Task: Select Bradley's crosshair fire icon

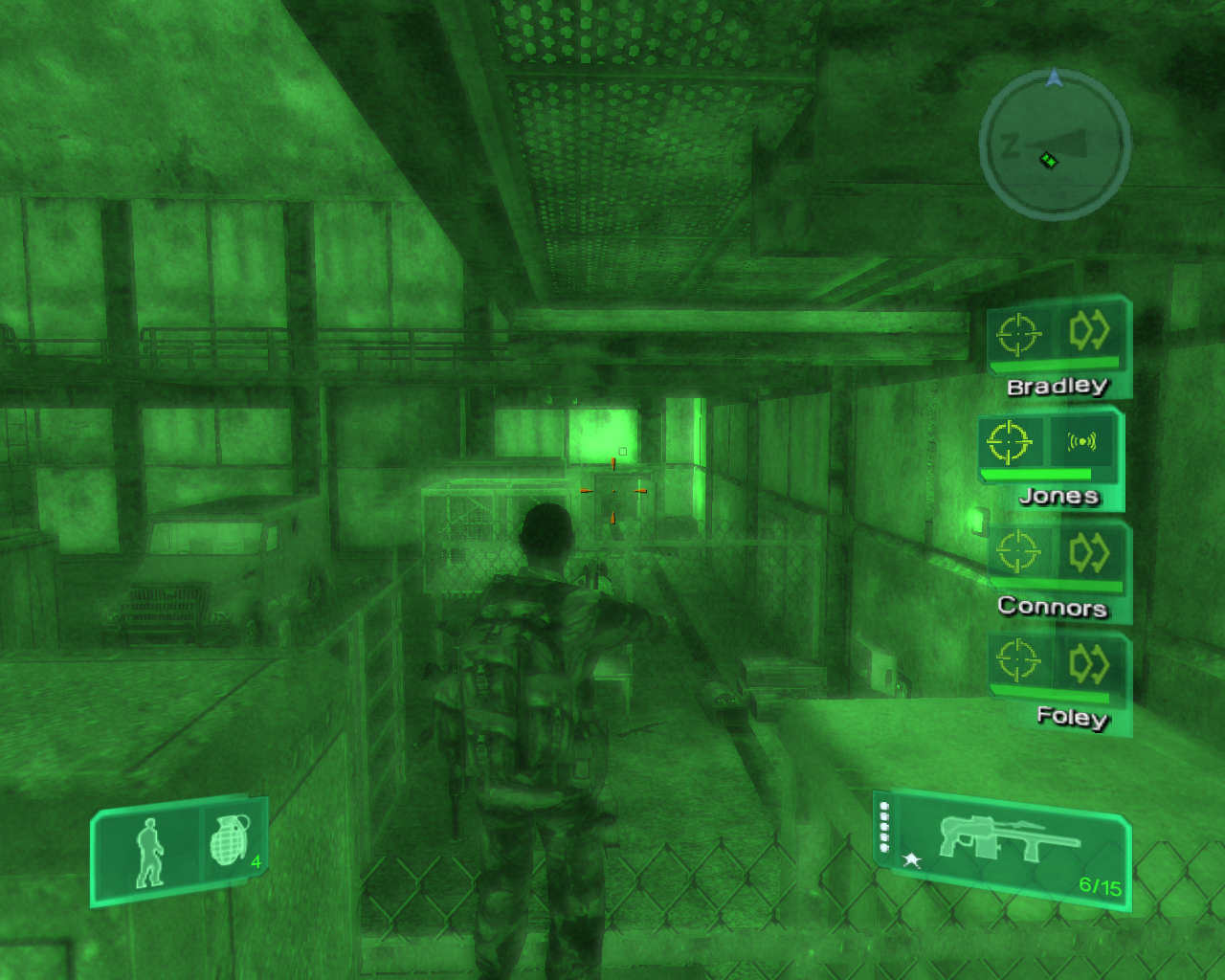Action: (x=1017, y=333)
